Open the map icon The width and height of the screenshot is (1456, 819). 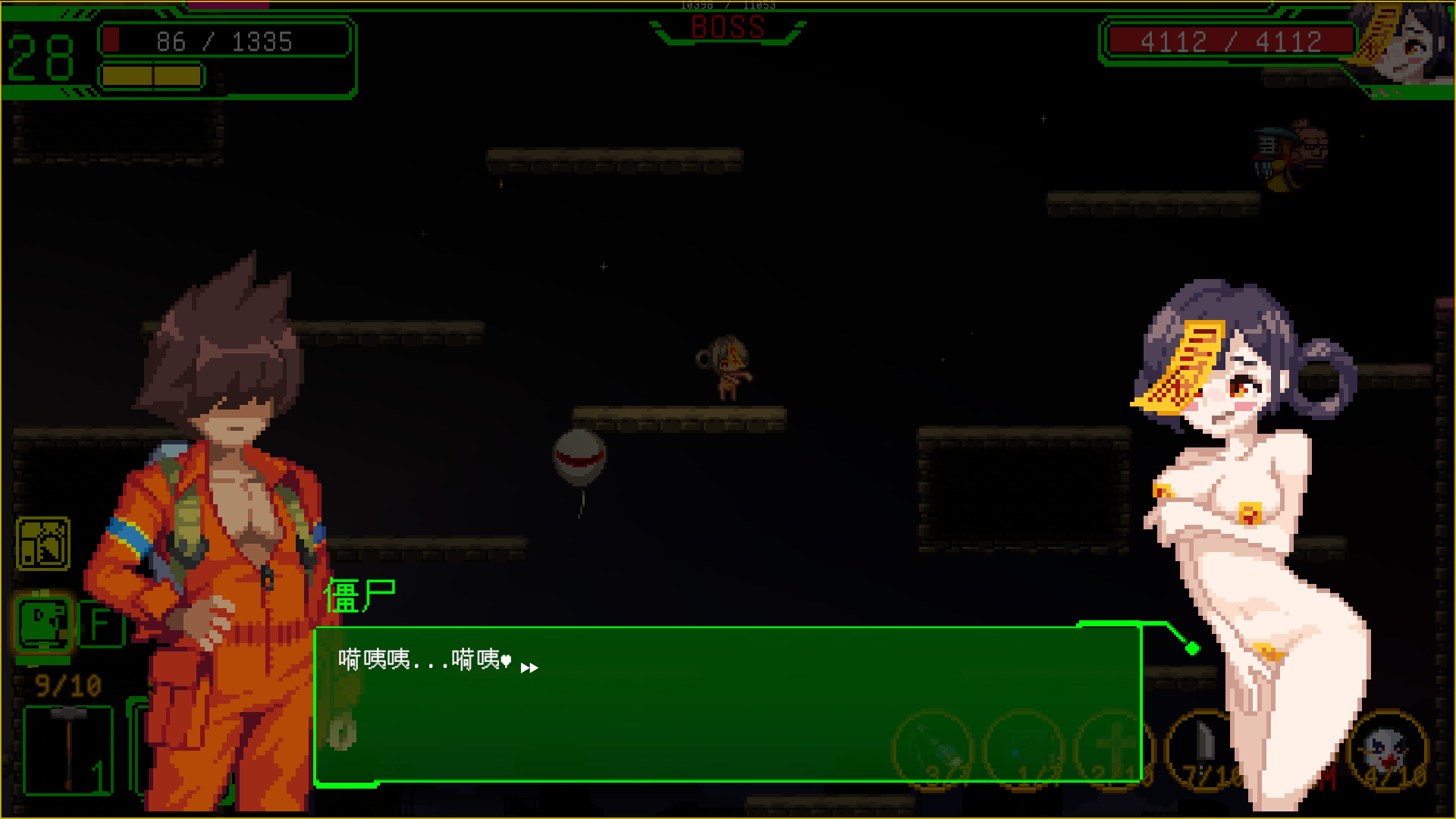pyautogui.click(x=43, y=544)
